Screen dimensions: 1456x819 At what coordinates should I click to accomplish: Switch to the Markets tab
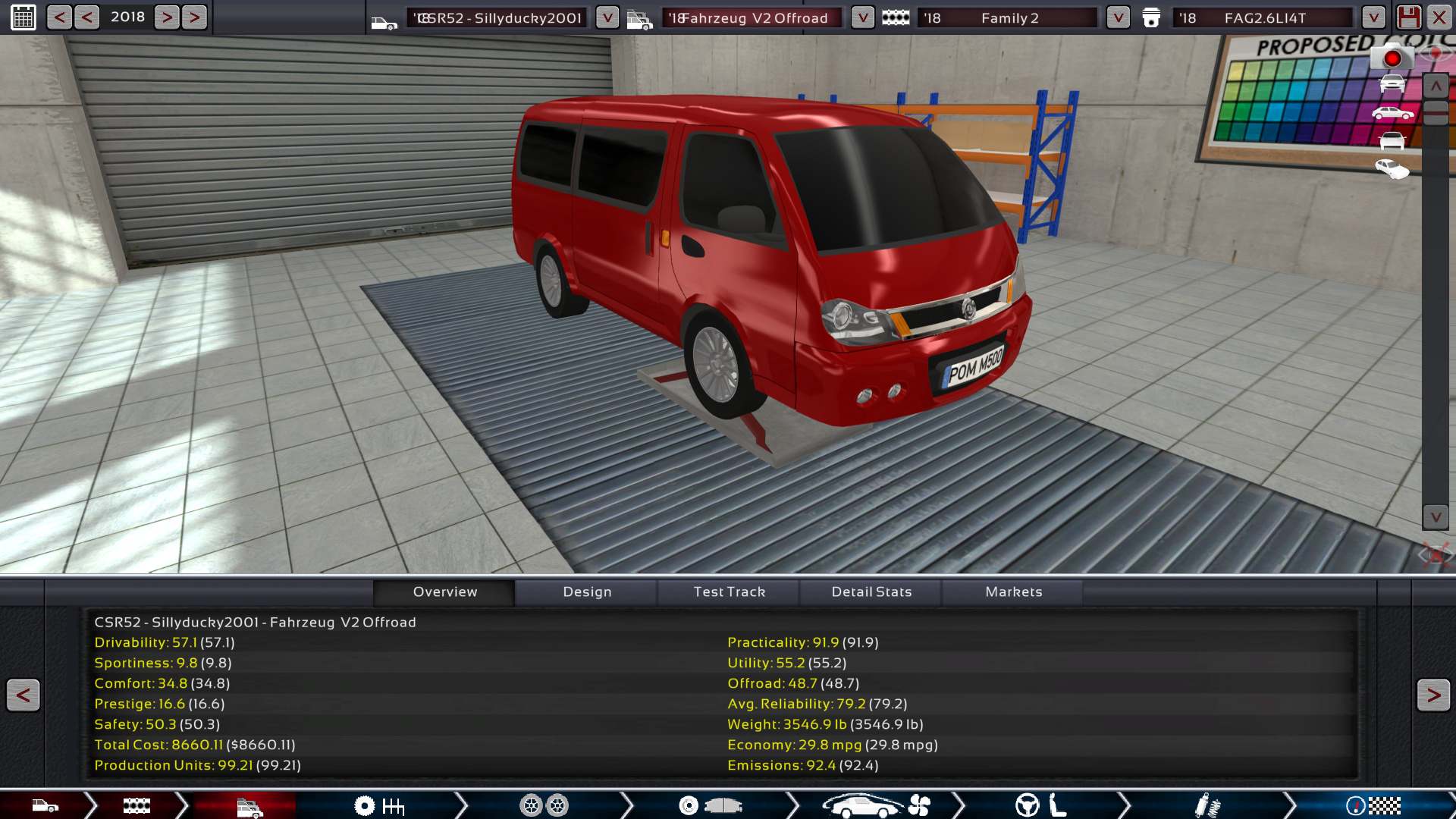(x=1013, y=591)
